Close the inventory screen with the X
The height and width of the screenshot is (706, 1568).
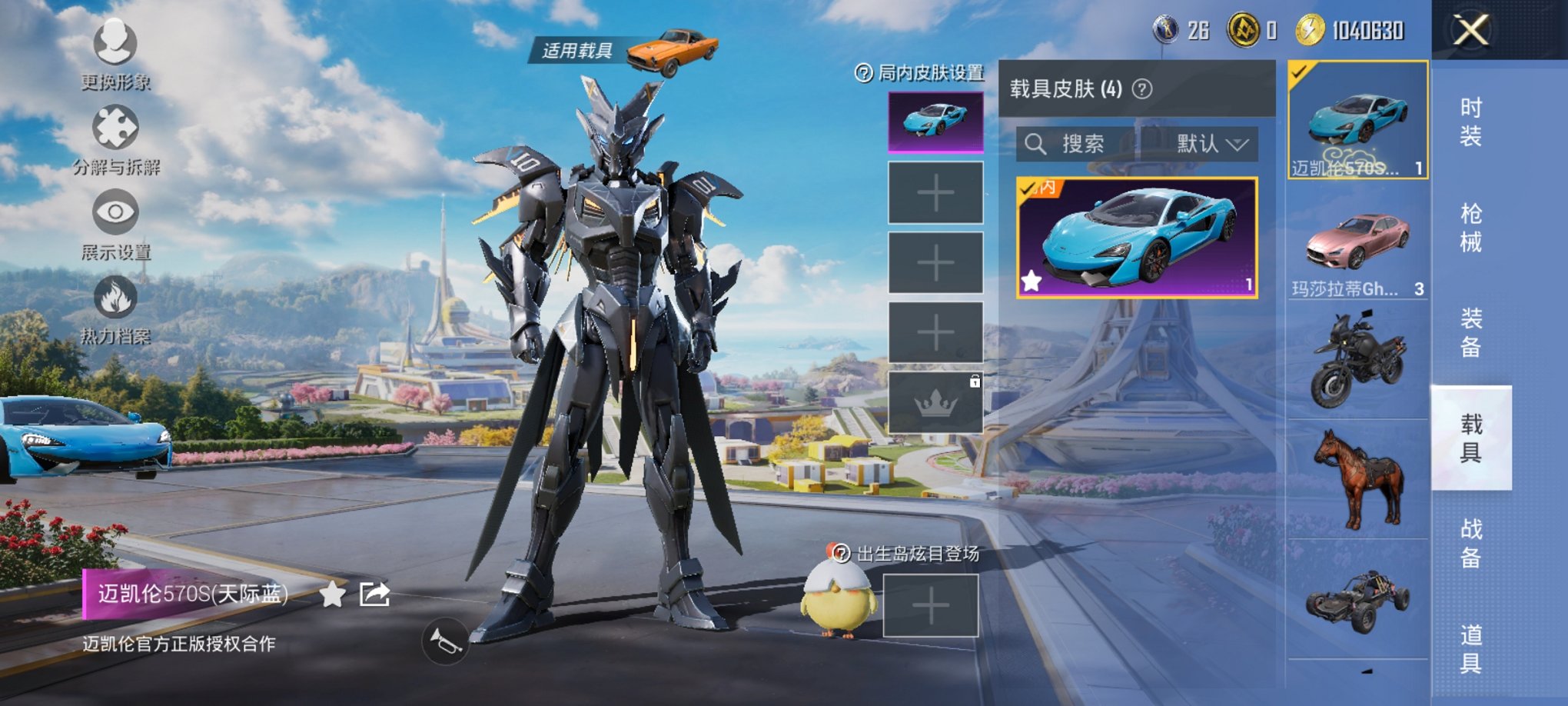pyautogui.click(x=1470, y=31)
